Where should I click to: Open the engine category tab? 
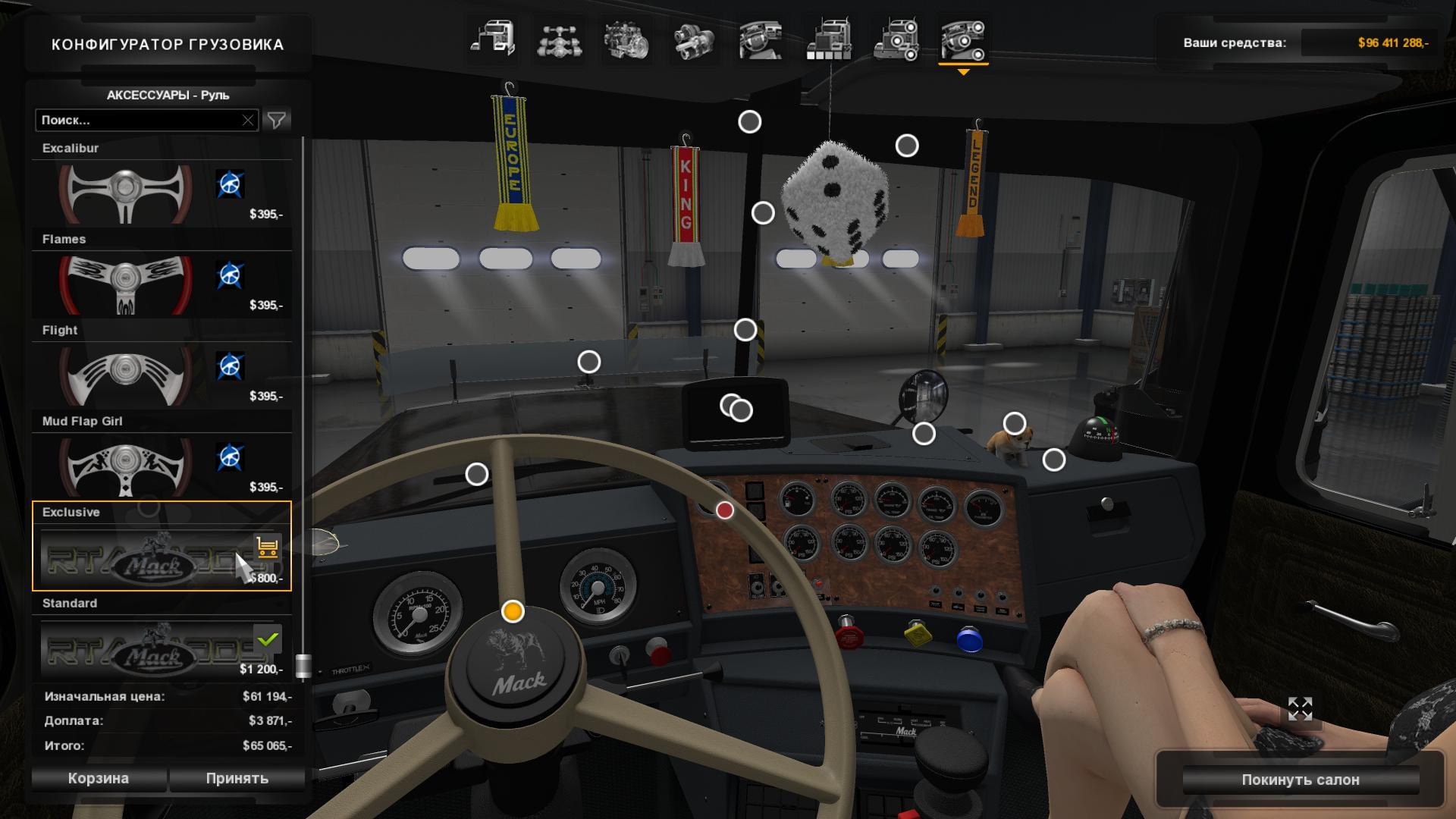626,40
